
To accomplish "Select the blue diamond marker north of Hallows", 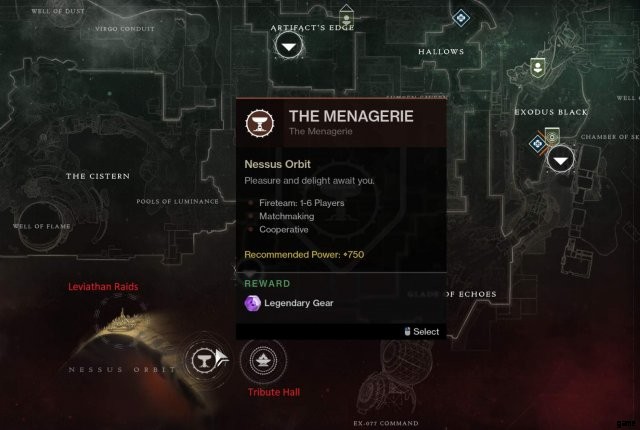I will [461, 17].
